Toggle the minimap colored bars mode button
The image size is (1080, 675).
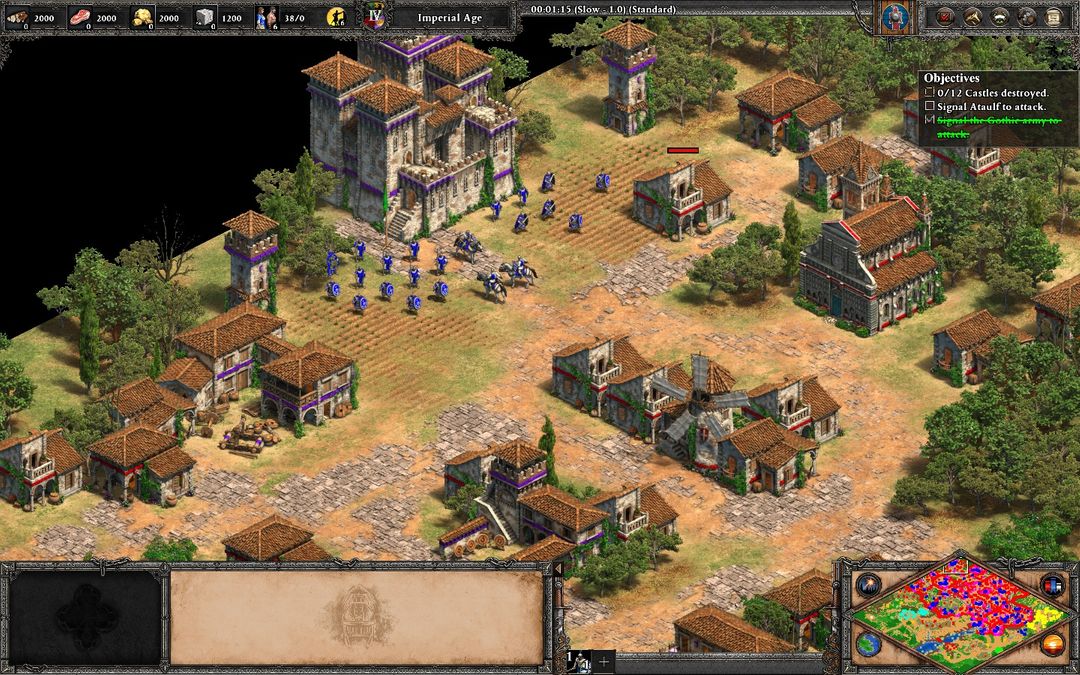tap(1052, 585)
